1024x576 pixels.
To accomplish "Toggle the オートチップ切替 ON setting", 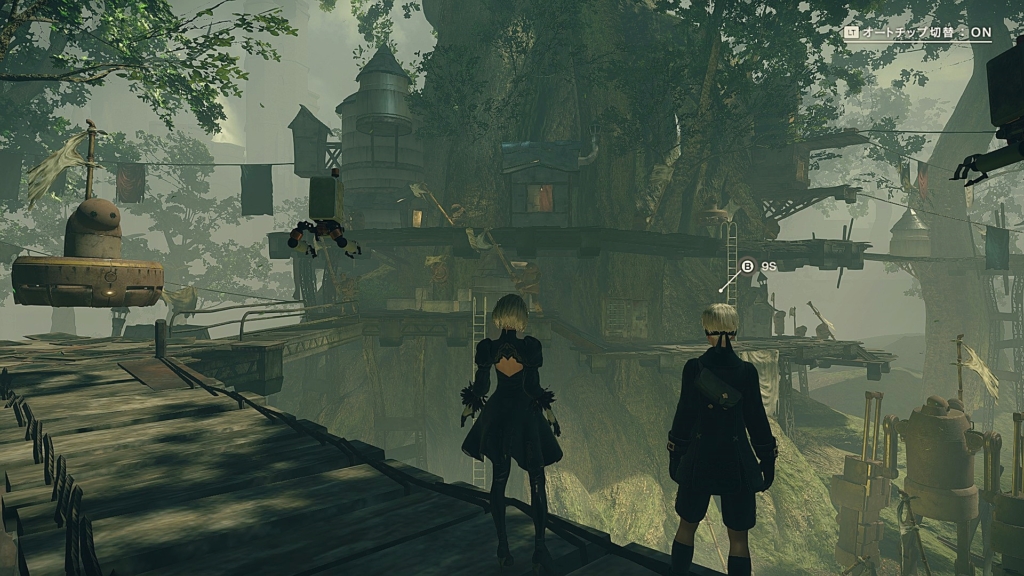I will pyautogui.click(x=918, y=33).
